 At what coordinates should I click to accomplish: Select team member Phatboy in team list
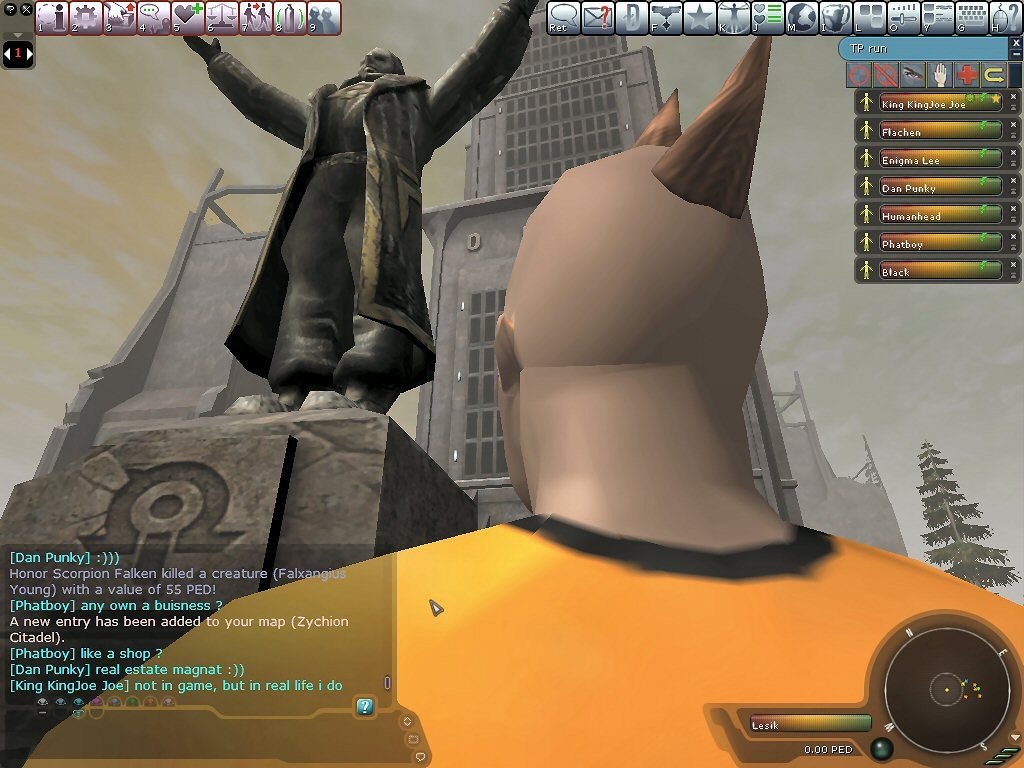point(928,243)
